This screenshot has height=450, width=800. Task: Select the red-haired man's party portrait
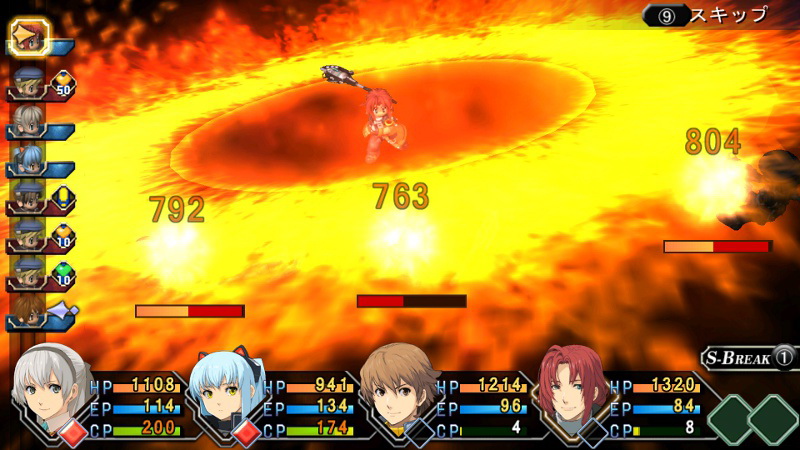570,385
